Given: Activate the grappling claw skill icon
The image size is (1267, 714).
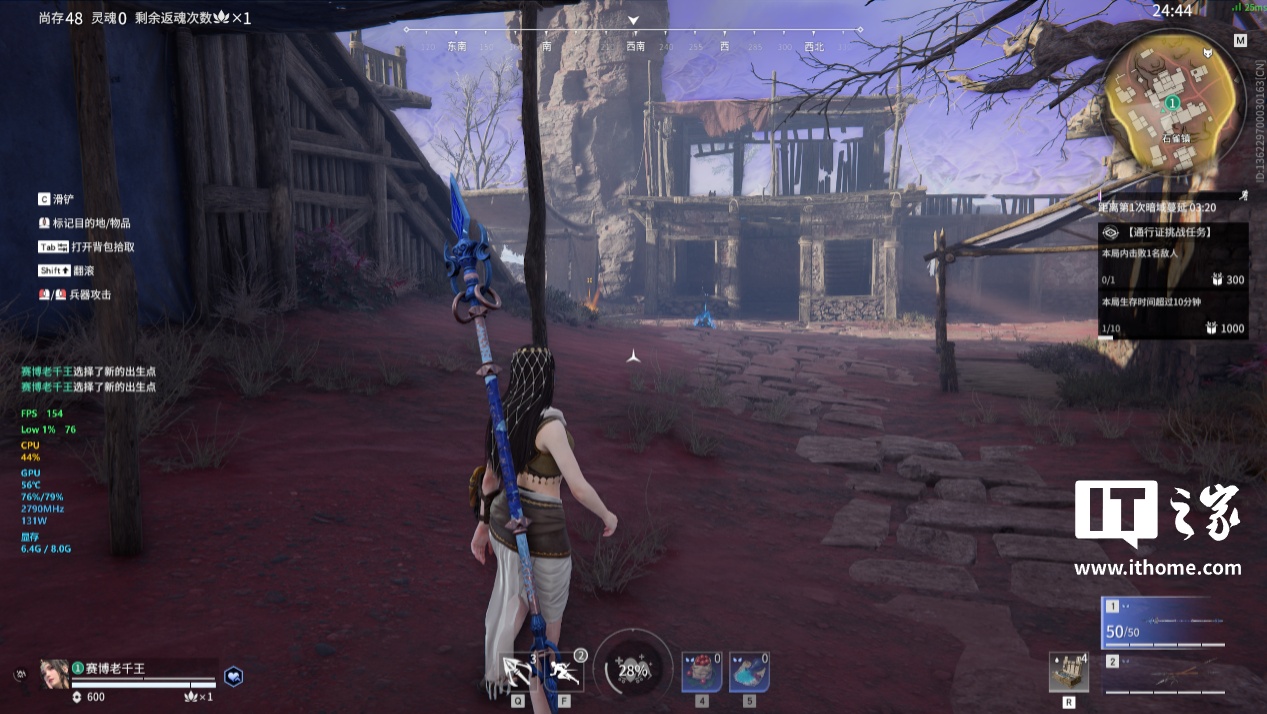Looking at the screenshot, I should tap(518, 670).
